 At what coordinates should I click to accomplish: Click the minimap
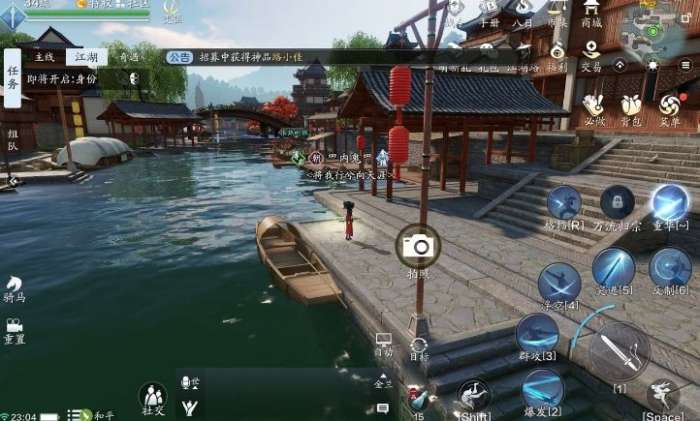click(x=653, y=35)
